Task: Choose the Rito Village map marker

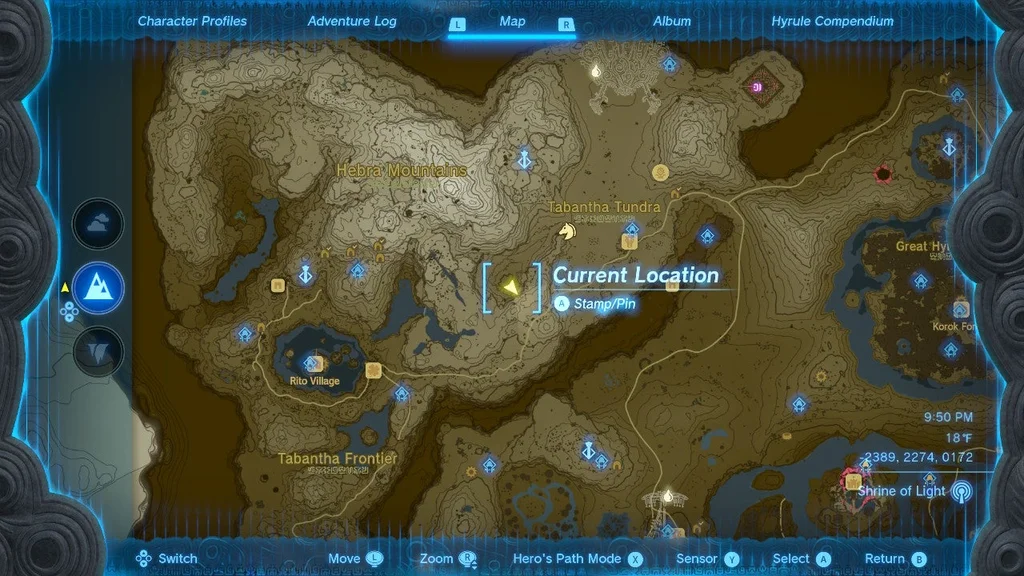Action: click(314, 364)
